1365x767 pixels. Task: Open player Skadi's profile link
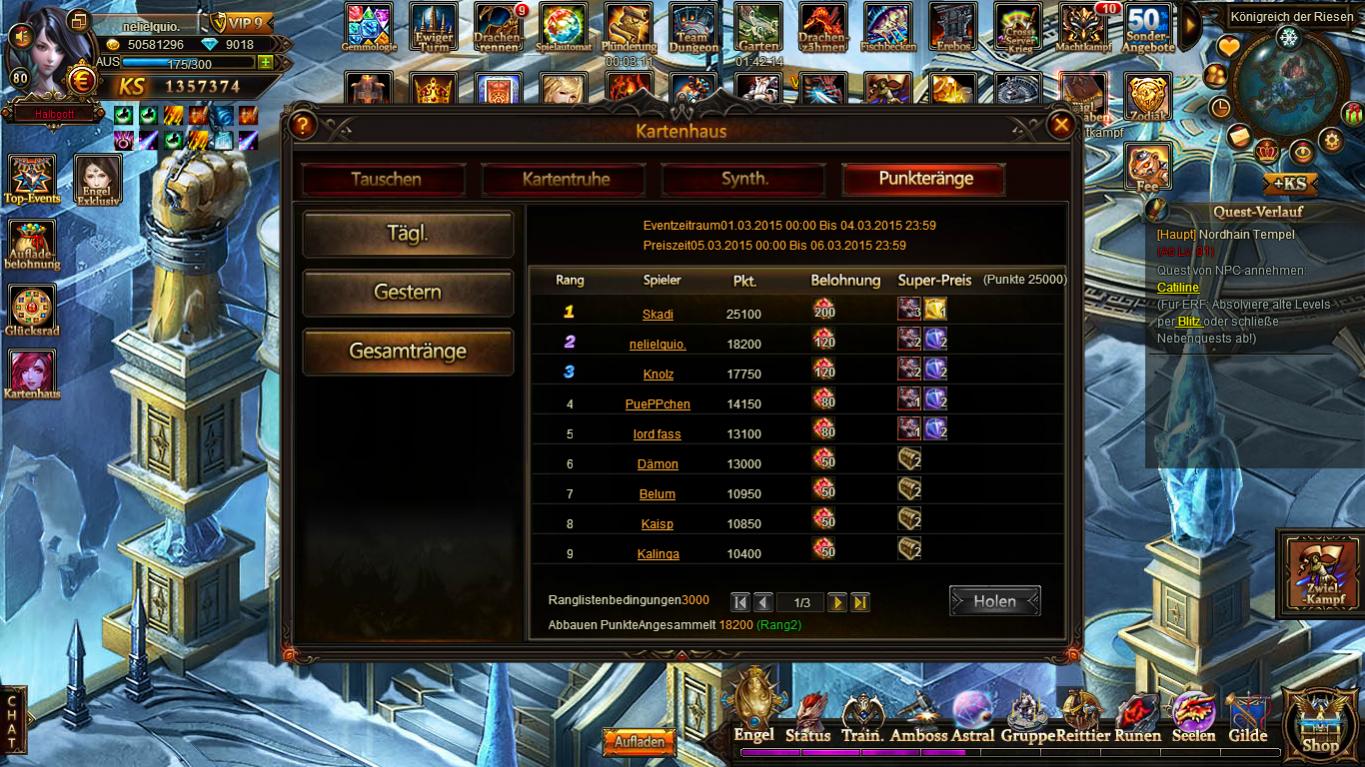click(657, 314)
